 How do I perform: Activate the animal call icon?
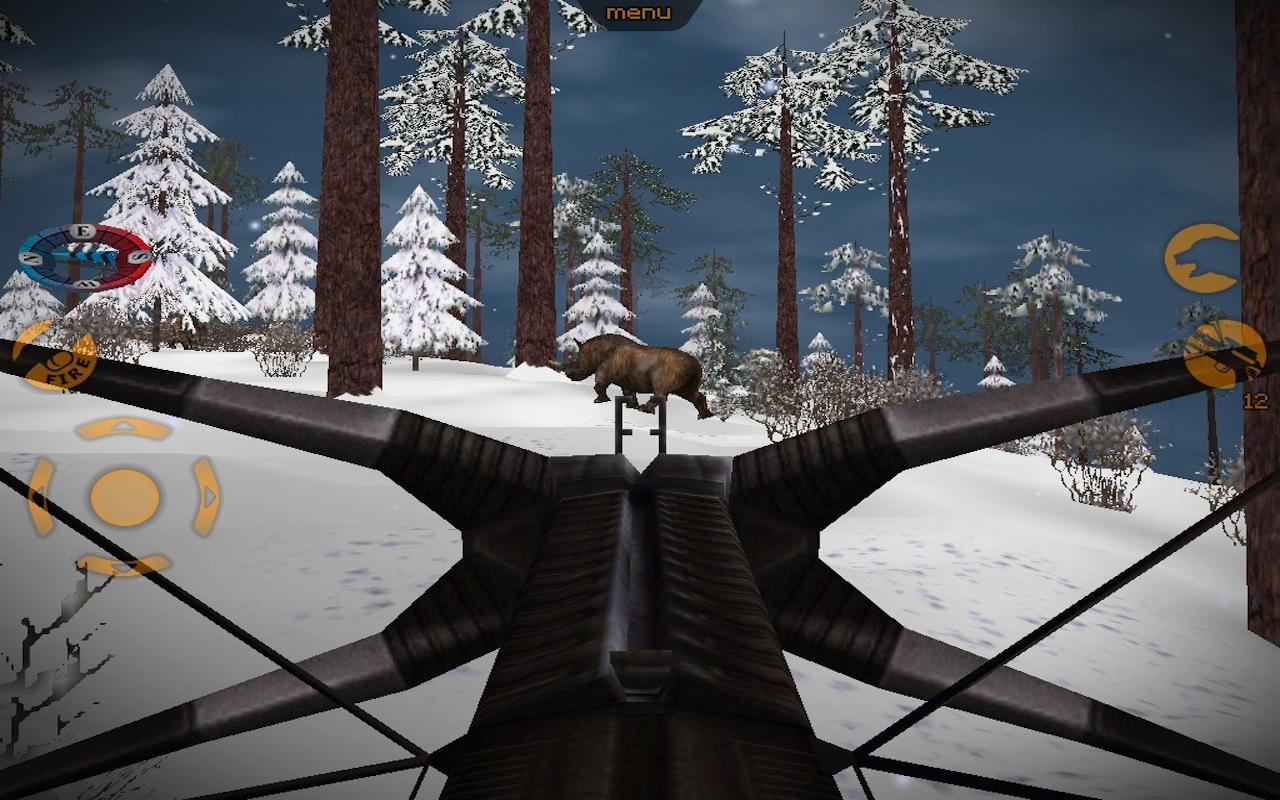[1203, 258]
